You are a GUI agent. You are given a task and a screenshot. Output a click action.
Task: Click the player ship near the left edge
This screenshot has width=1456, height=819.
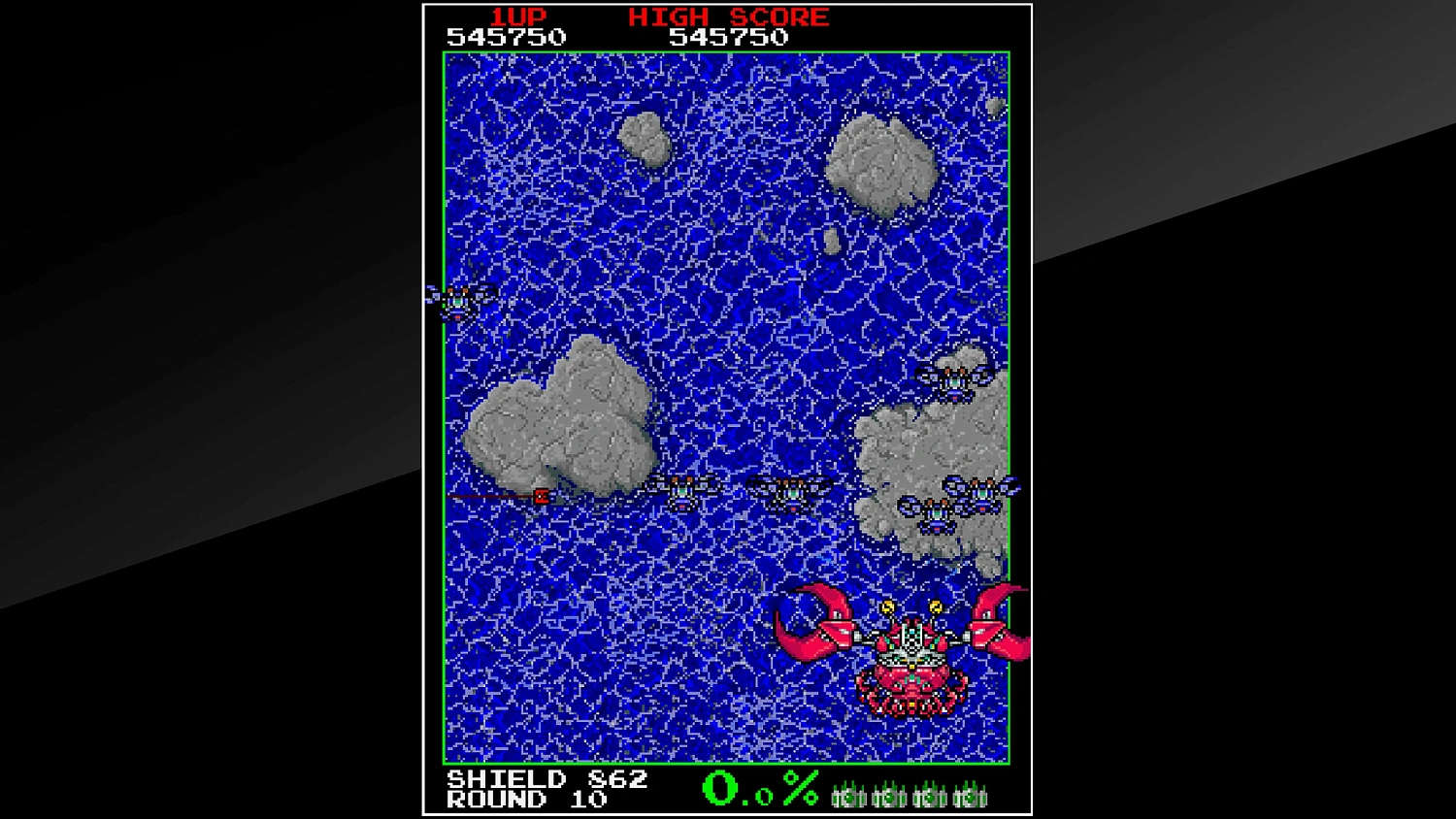coord(456,301)
